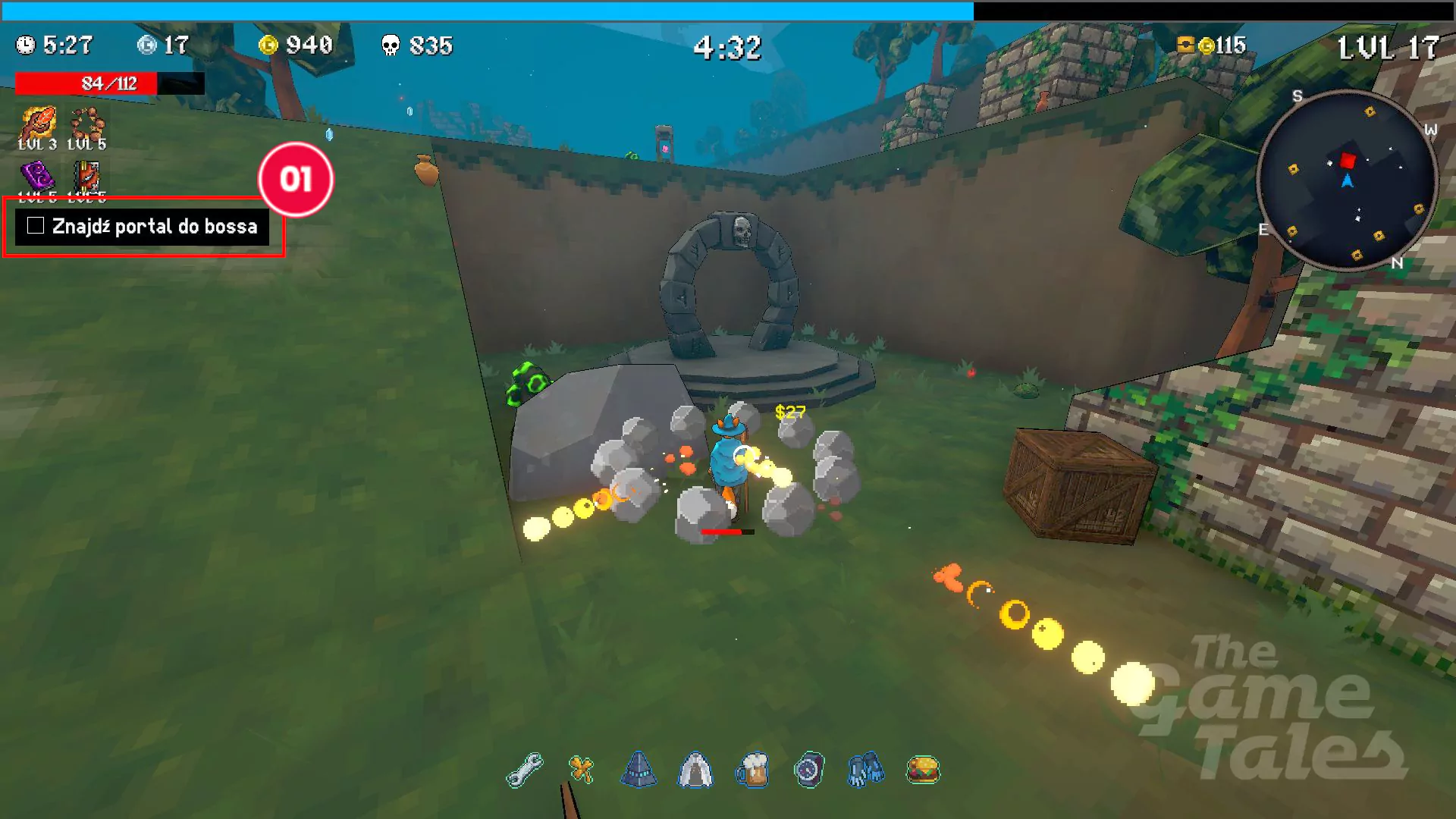
Task: Open the circular compass minimap
Action: tap(1348, 180)
